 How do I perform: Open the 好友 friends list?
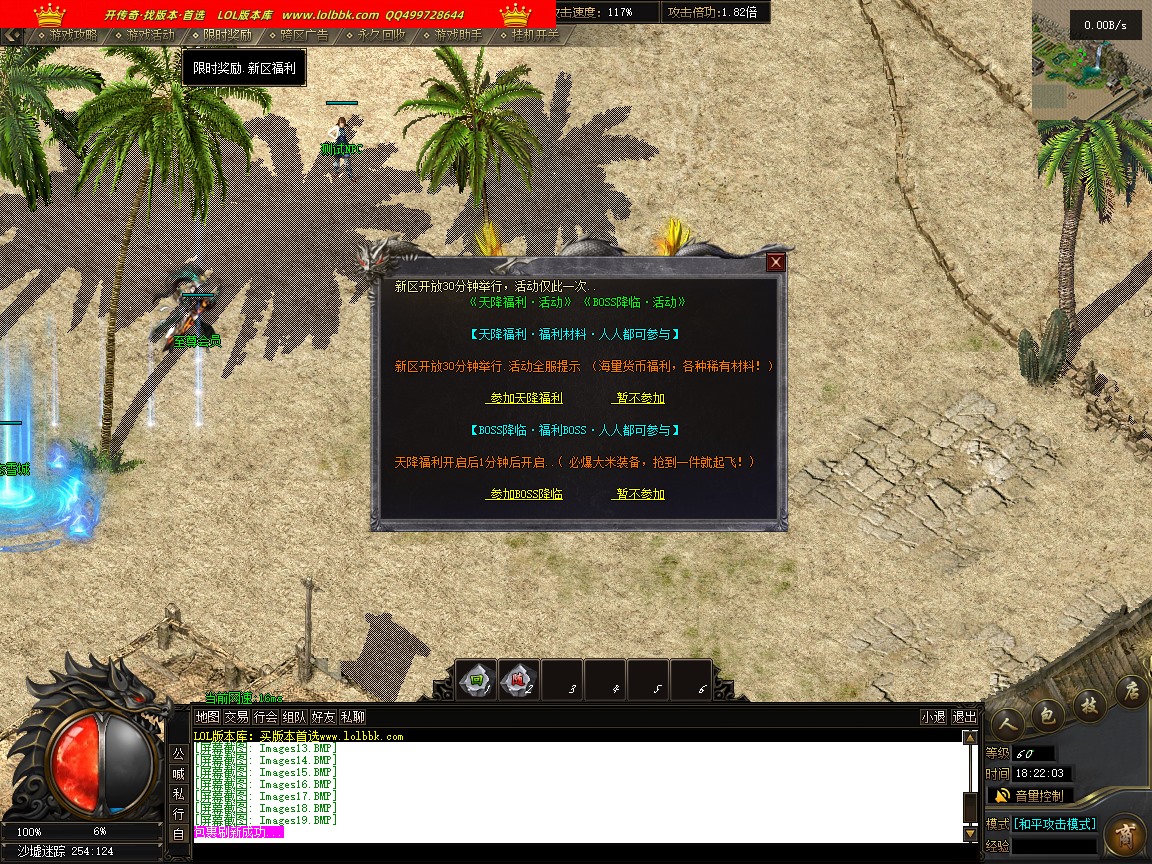point(323,717)
